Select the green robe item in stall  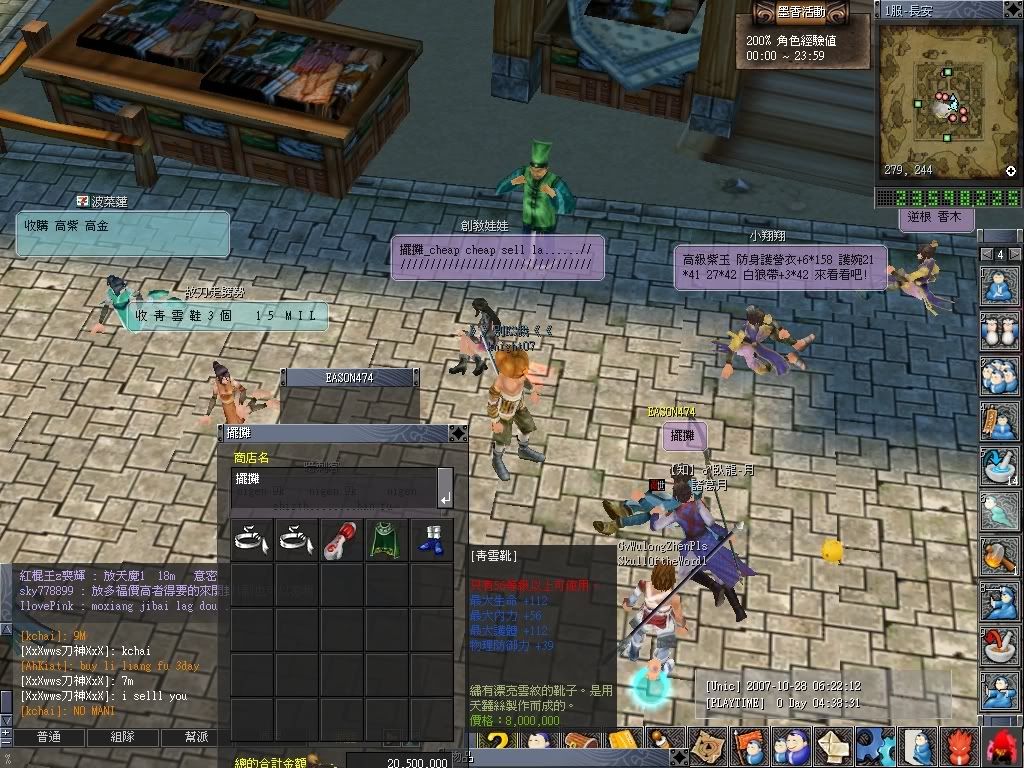387,540
